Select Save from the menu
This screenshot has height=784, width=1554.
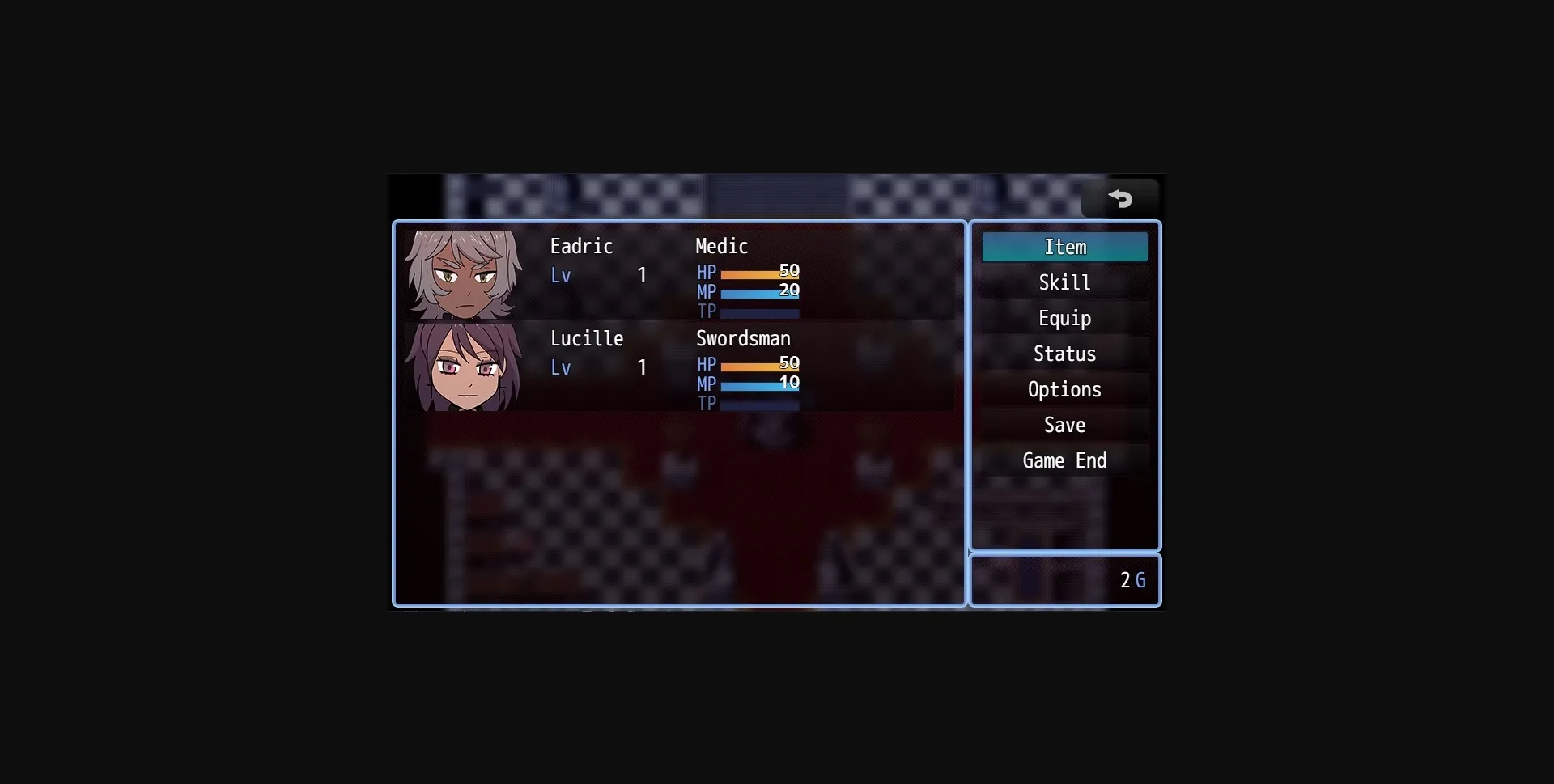pos(1064,425)
